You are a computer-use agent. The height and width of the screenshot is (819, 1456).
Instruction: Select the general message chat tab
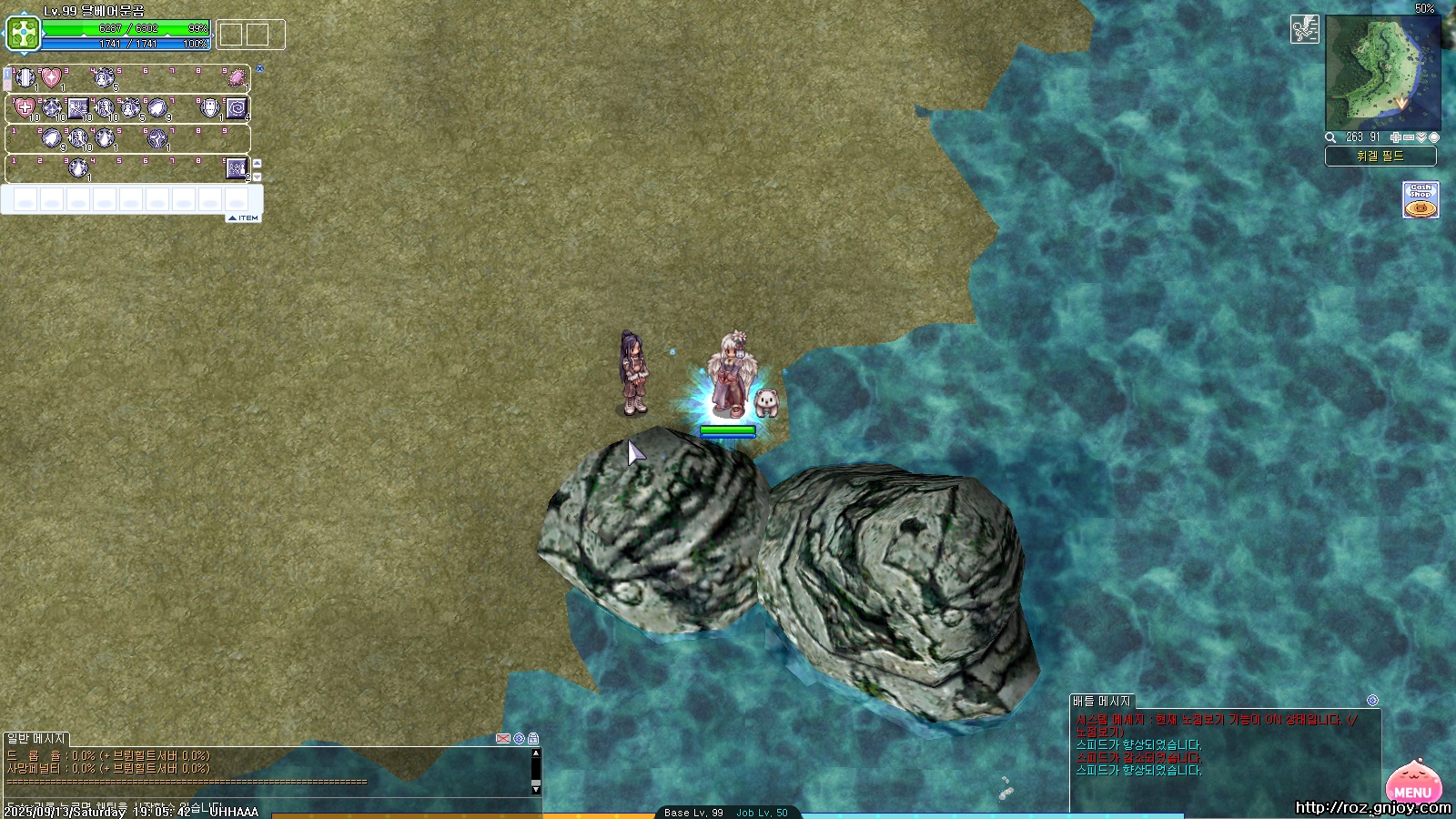click(x=36, y=738)
